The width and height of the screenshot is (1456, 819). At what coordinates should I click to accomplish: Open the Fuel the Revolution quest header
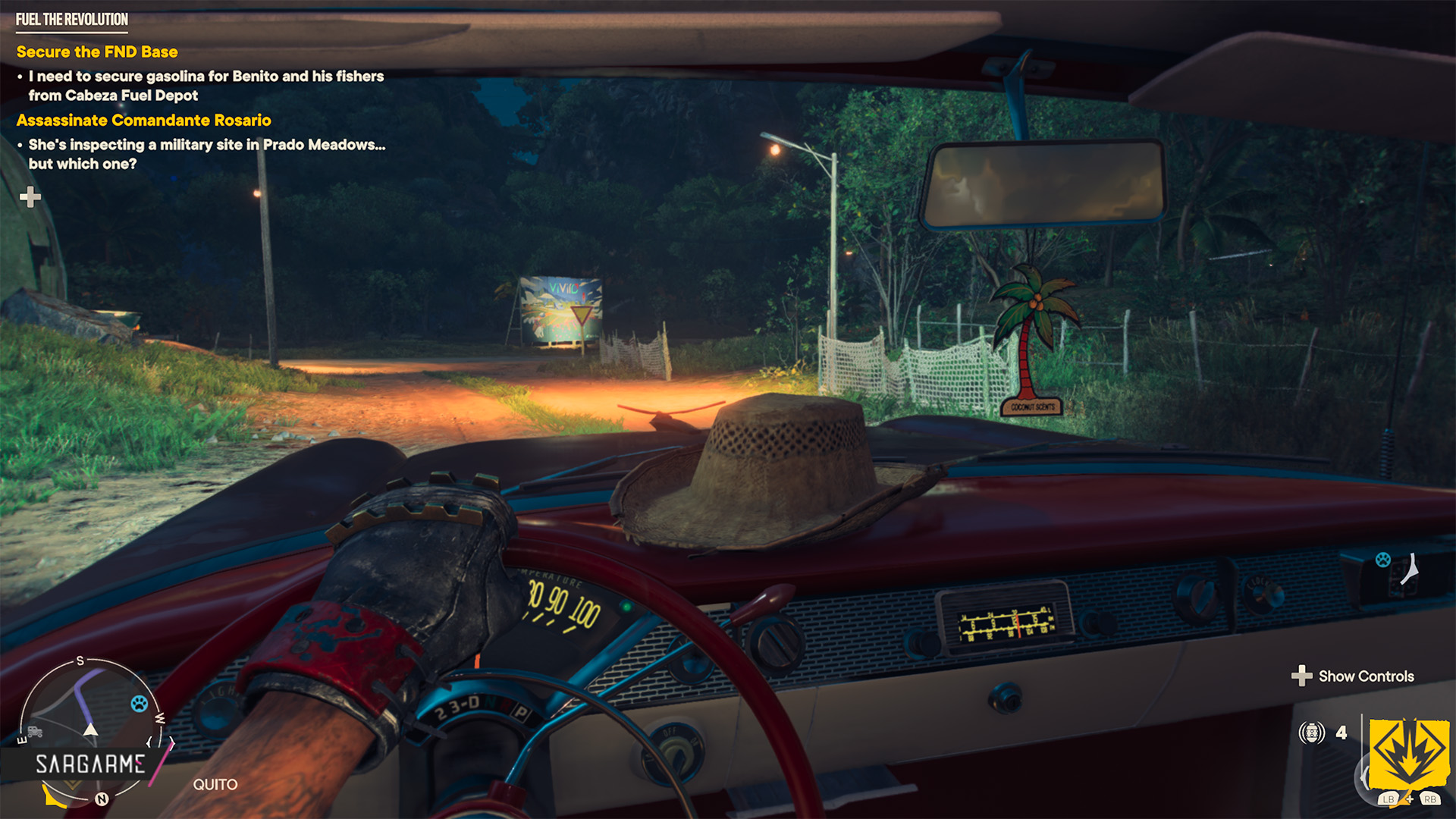pos(72,20)
